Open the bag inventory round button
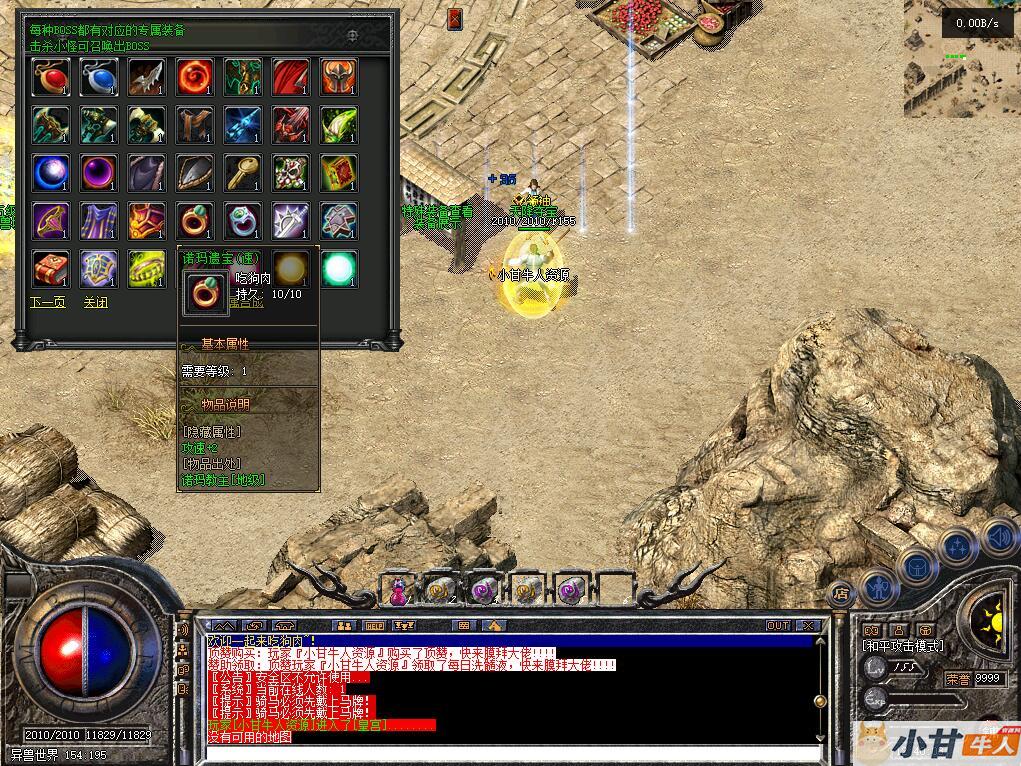This screenshot has width=1021, height=766. (x=919, y=566)
